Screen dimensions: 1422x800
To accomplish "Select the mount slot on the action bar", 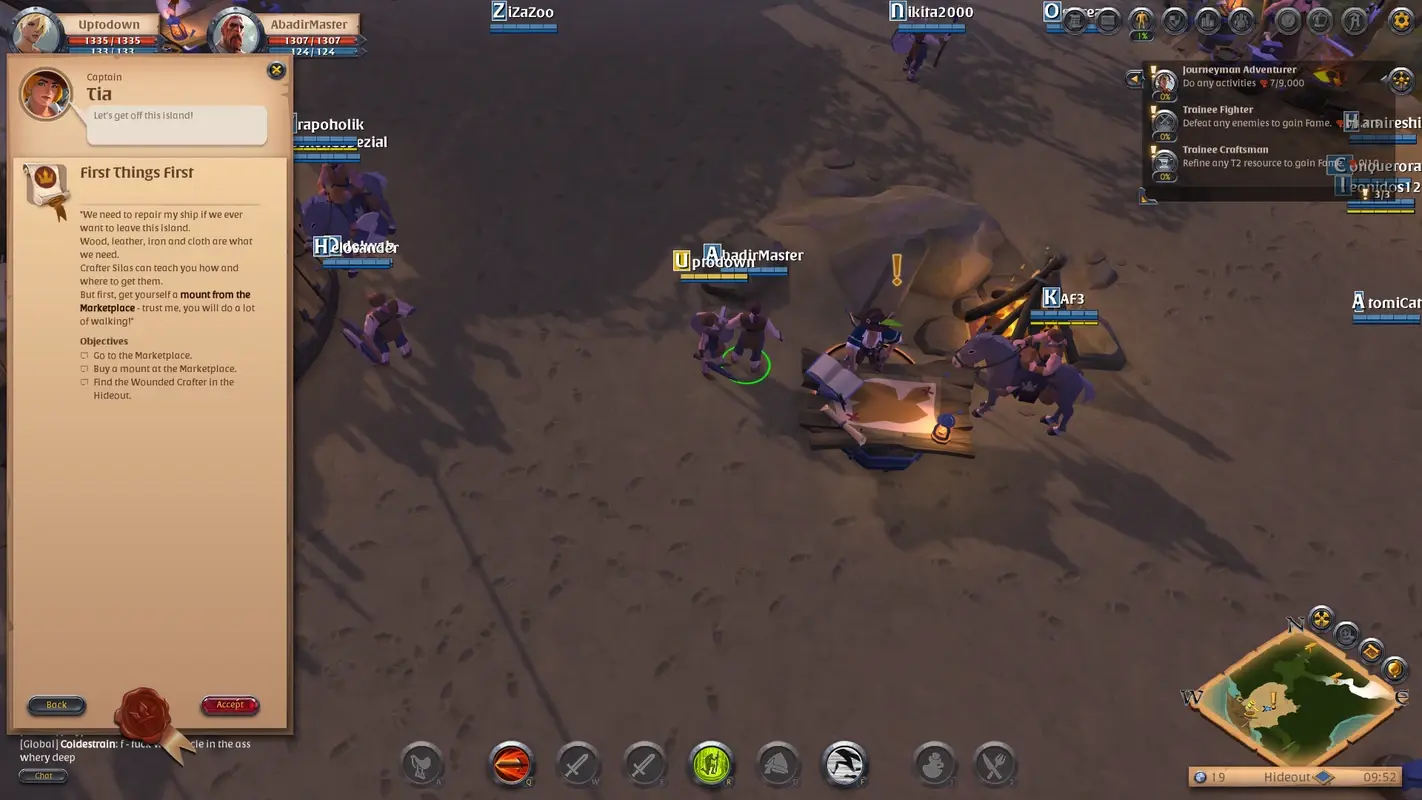I will pos(422,765).
